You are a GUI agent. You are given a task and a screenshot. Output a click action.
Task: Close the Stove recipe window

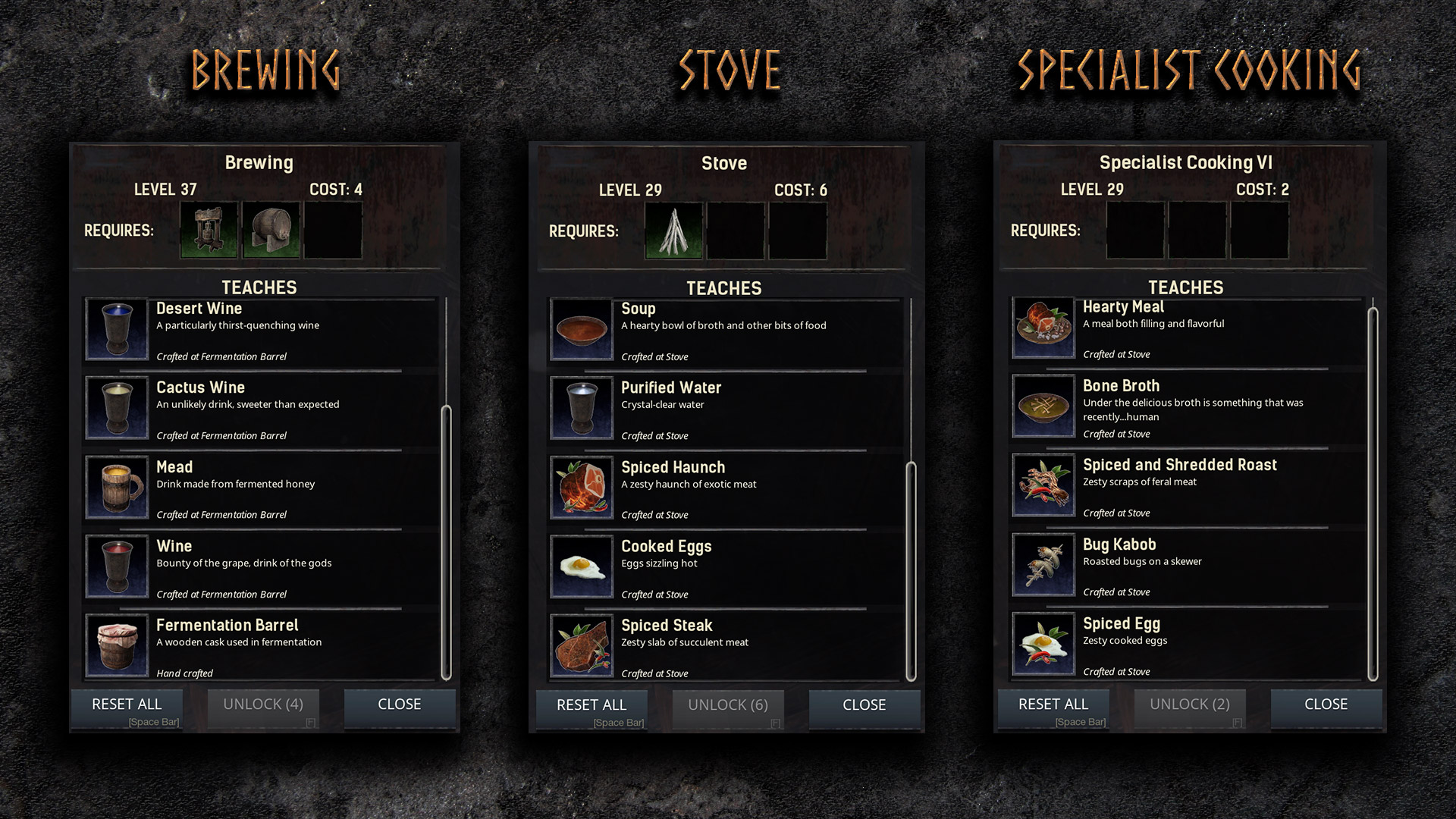tap(864, 705)
